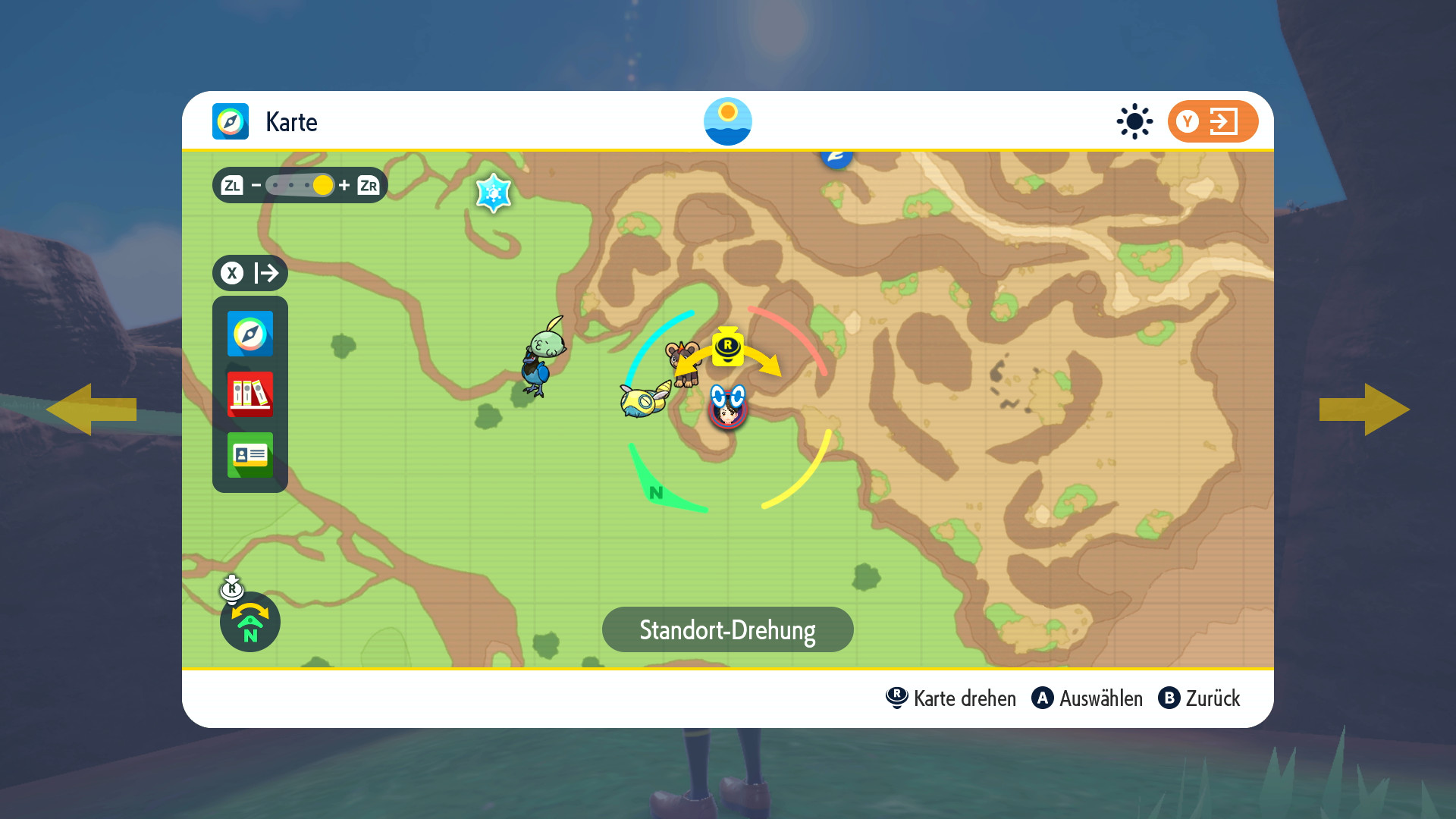Select the snowflake Tera Raid crystal marker
The width and height of the screenshot is (1456, 819).
tap(494, 193)
